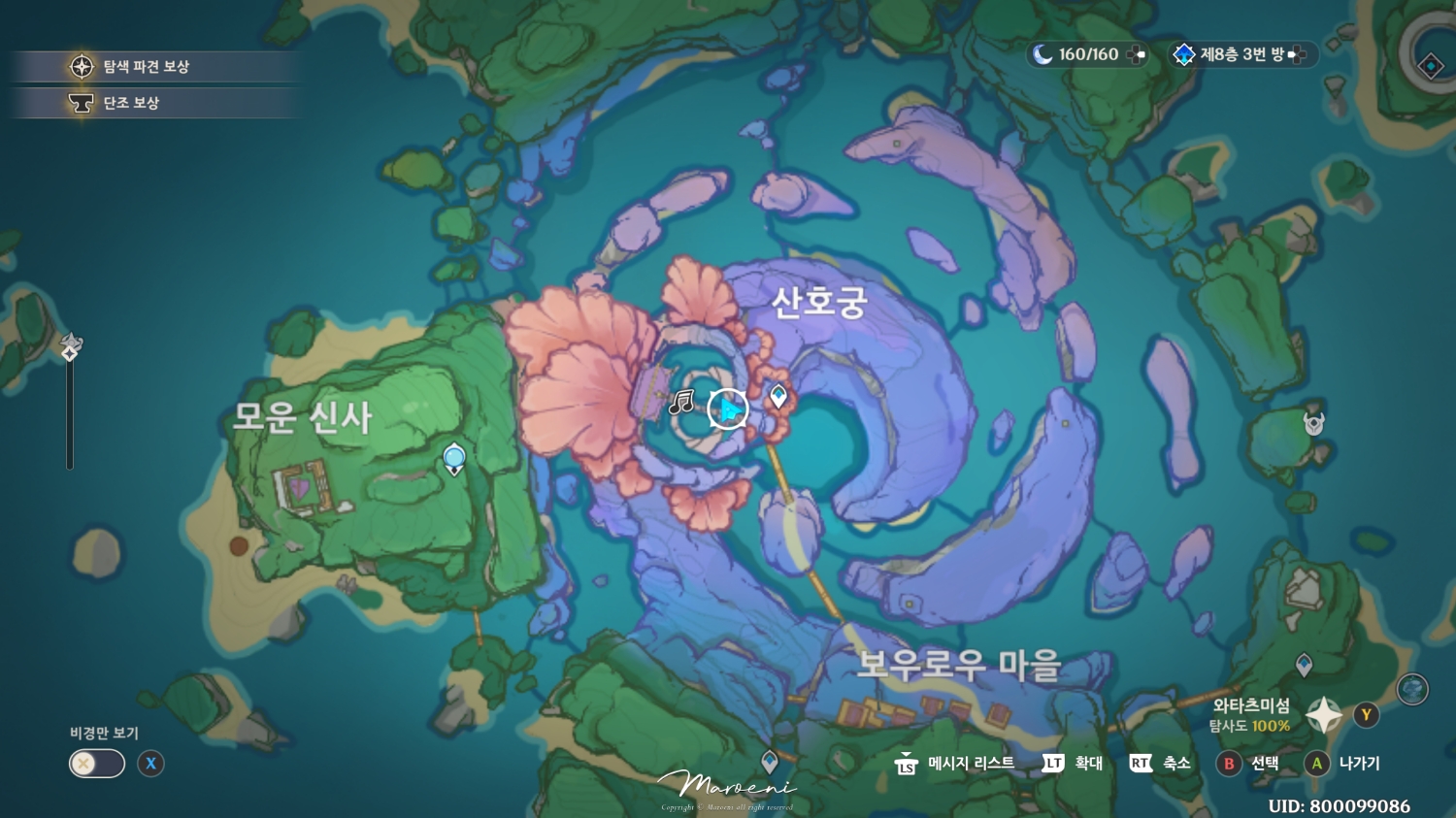Image resolution: width=1456 pixels, height=818 pixels.
Task: Click the teleport waypoint east of the player arrow
Action: [x=779, y=396]
